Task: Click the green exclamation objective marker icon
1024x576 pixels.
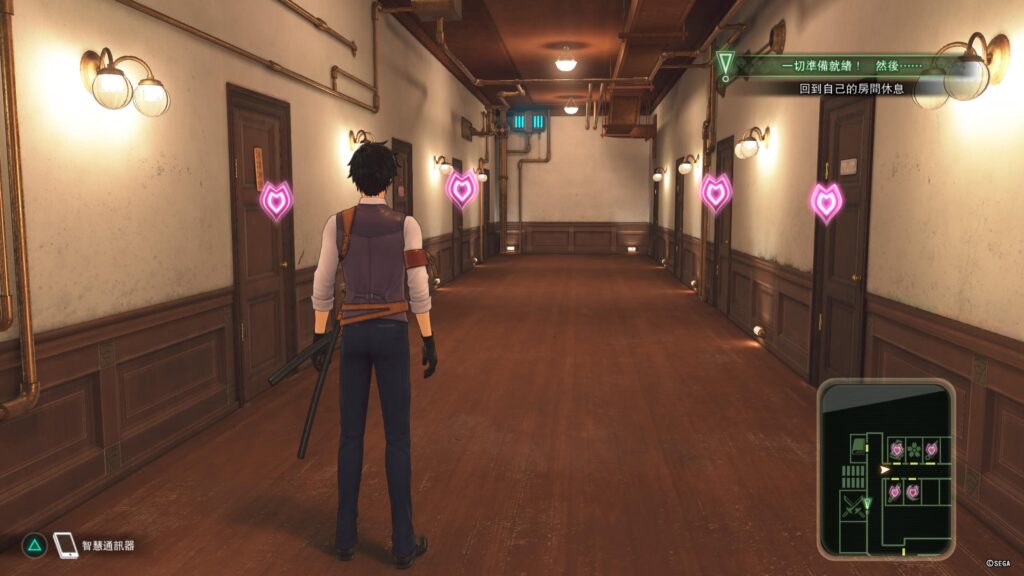Action: [726, 66]
